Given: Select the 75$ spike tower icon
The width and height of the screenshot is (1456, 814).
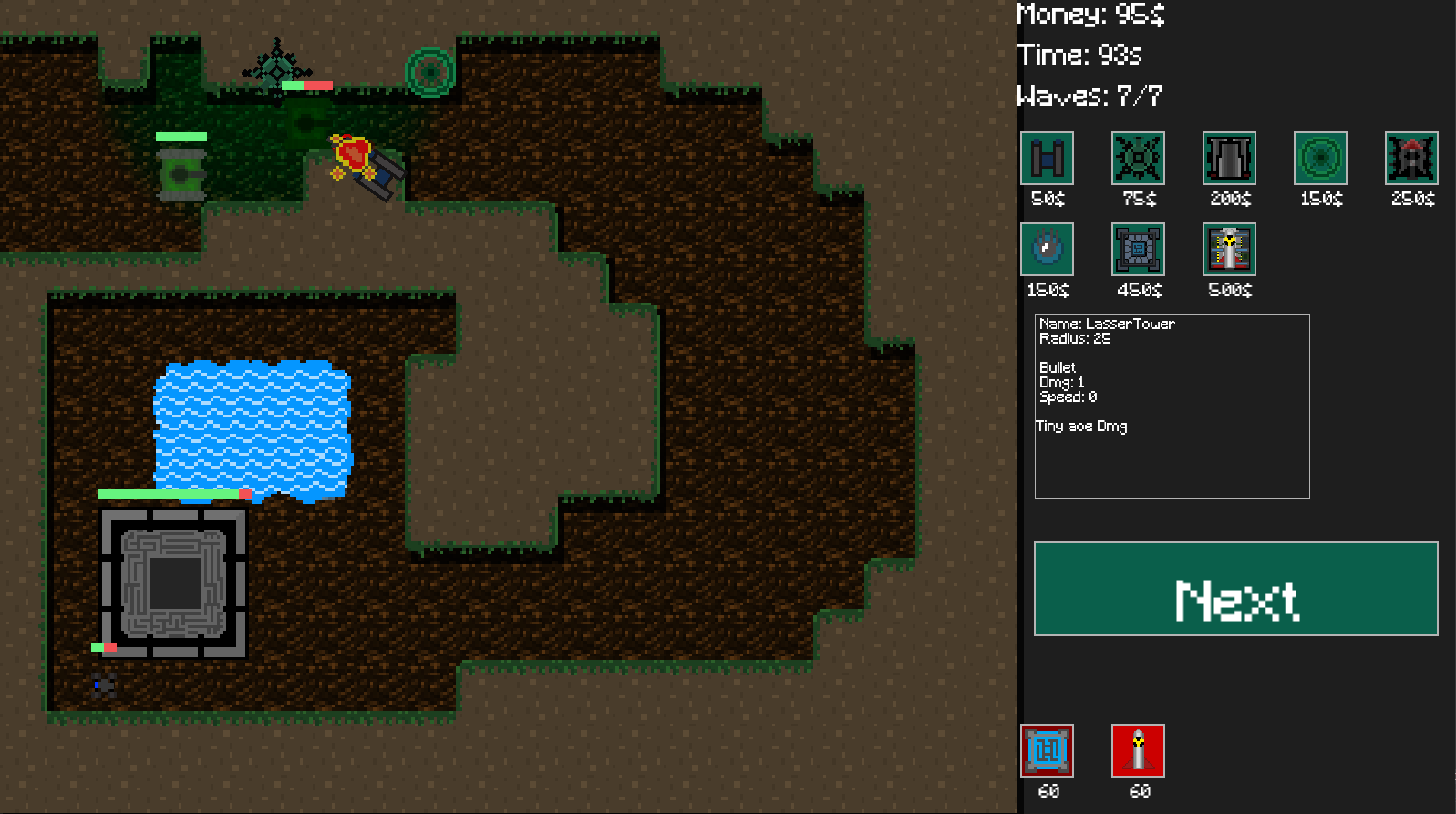Looking at the screenshot, I should (x=1138, y=158).
